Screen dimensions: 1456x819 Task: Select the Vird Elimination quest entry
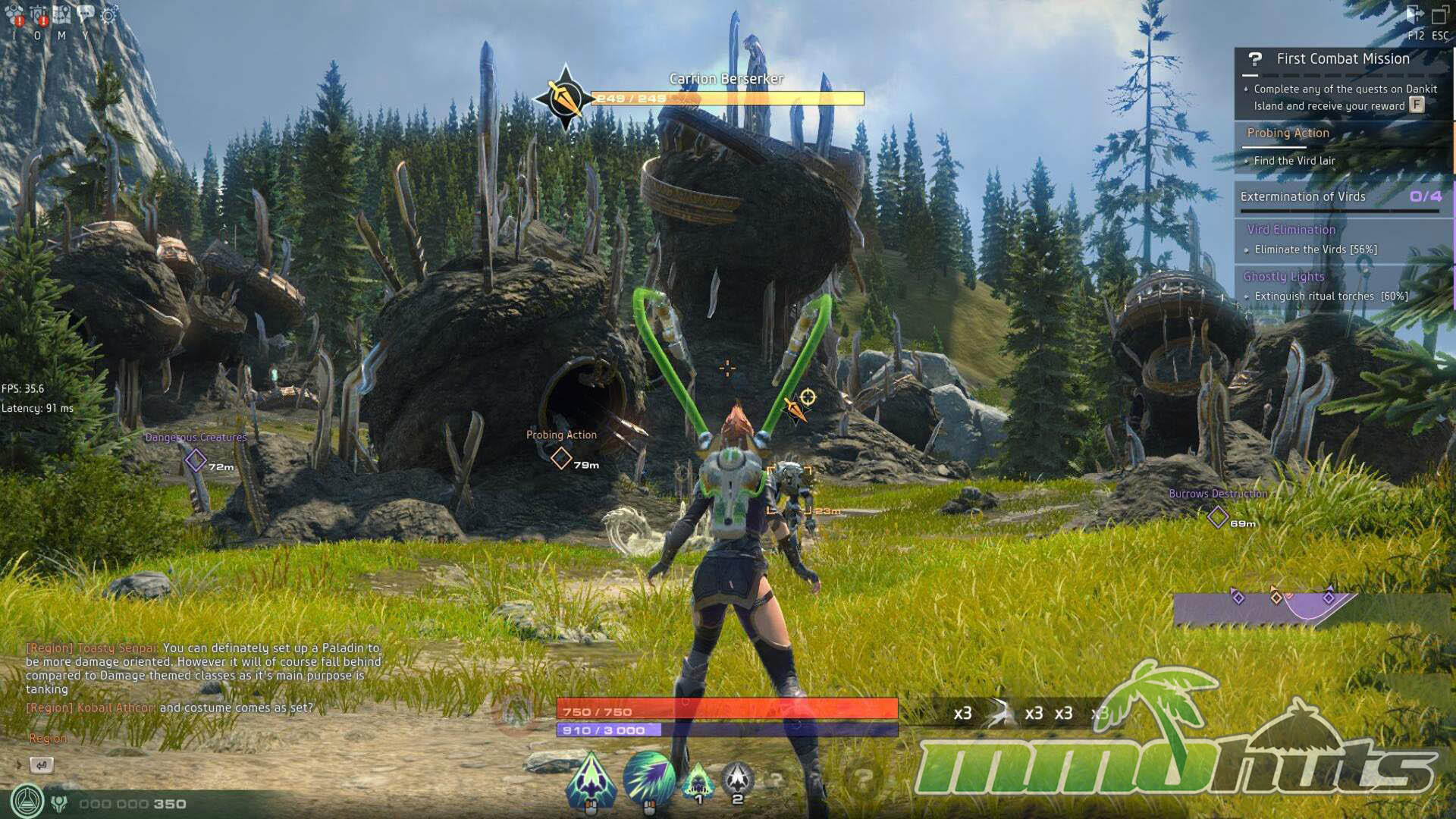(1291, 229)
